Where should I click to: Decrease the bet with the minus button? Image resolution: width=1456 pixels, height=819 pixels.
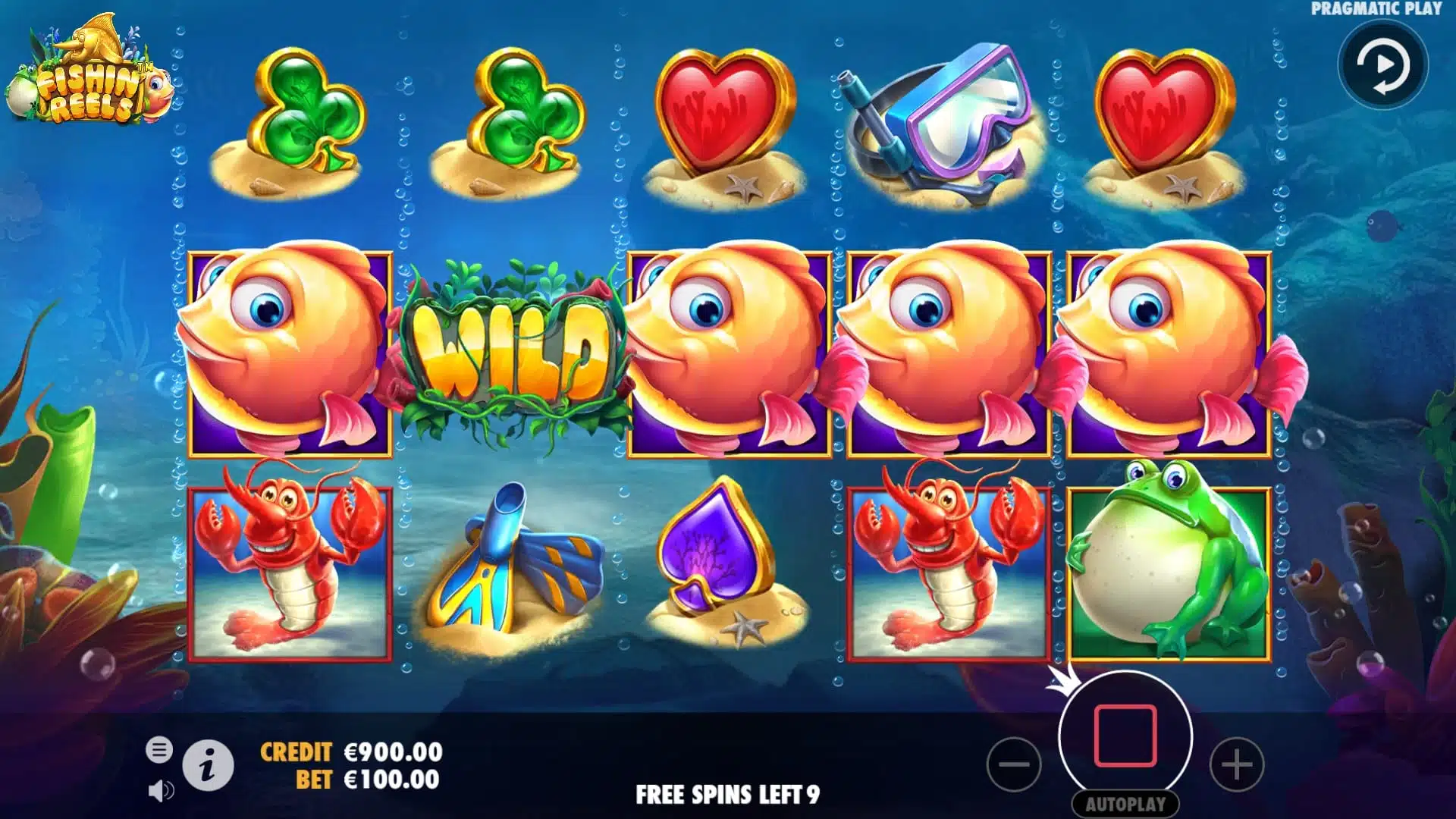pos(1014,764)
